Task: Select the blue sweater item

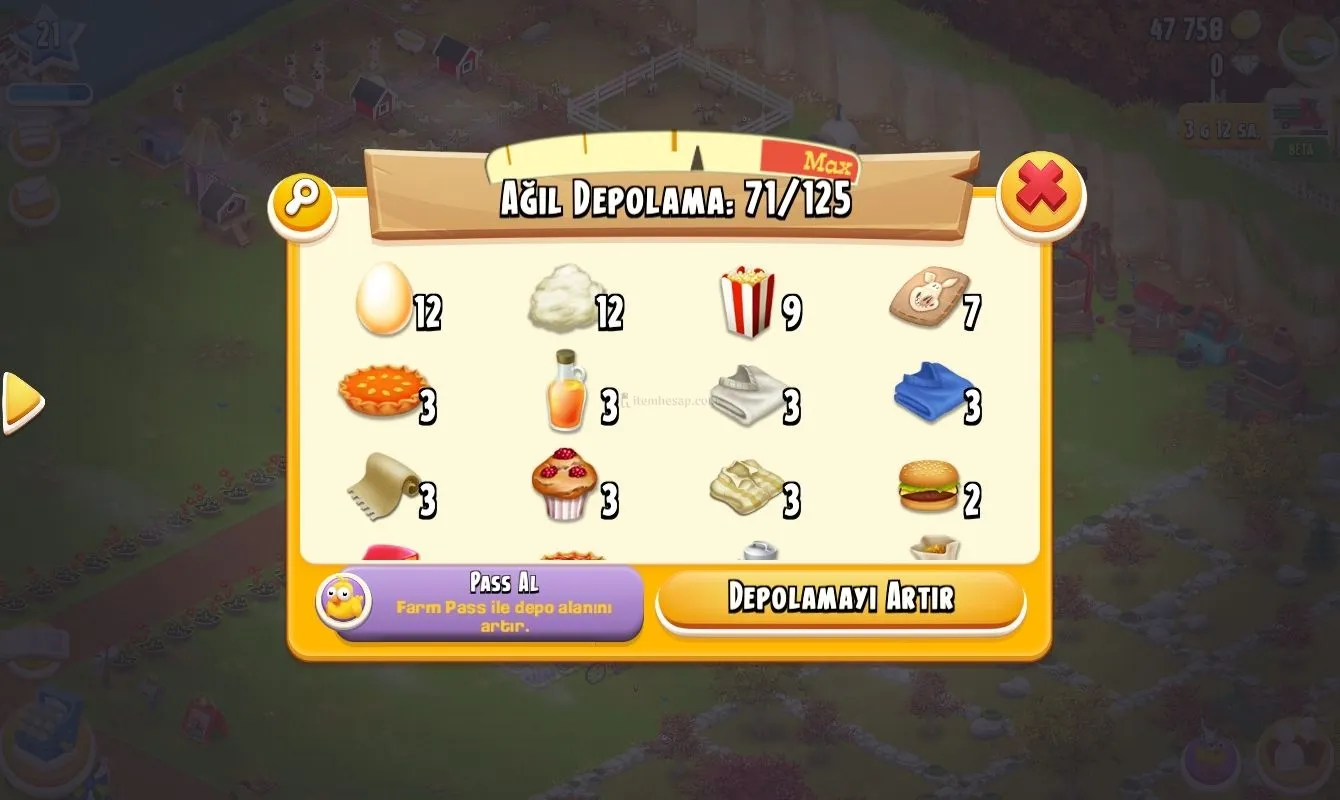Action: coord(932,392)
